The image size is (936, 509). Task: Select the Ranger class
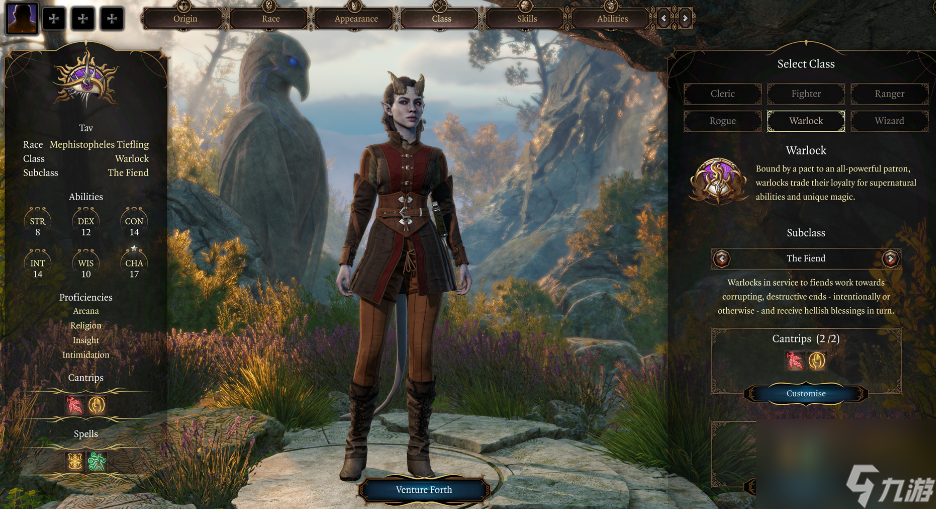tap(889, 94)
